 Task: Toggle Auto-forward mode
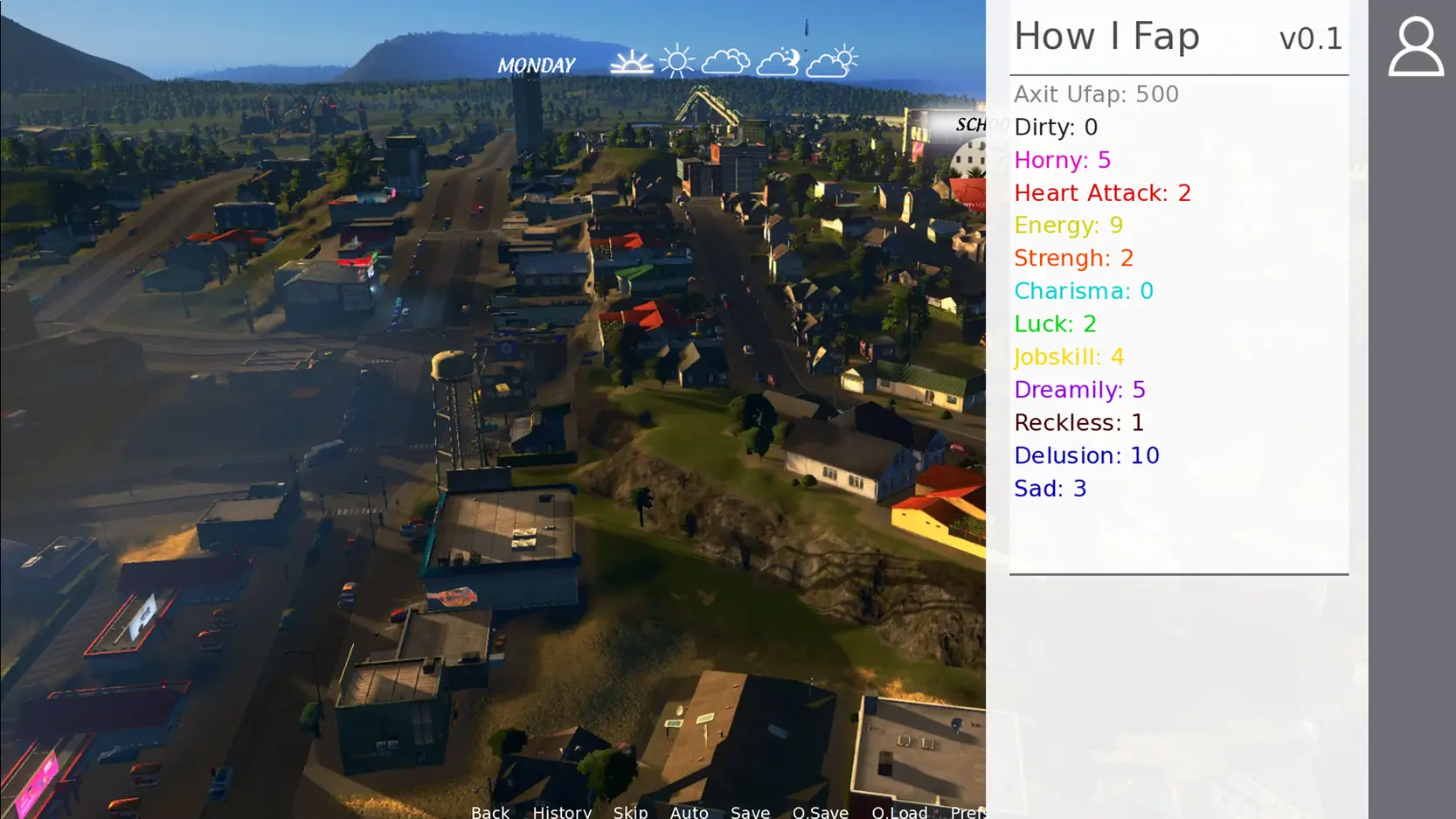pyautogui.click(x=689, y=811)
